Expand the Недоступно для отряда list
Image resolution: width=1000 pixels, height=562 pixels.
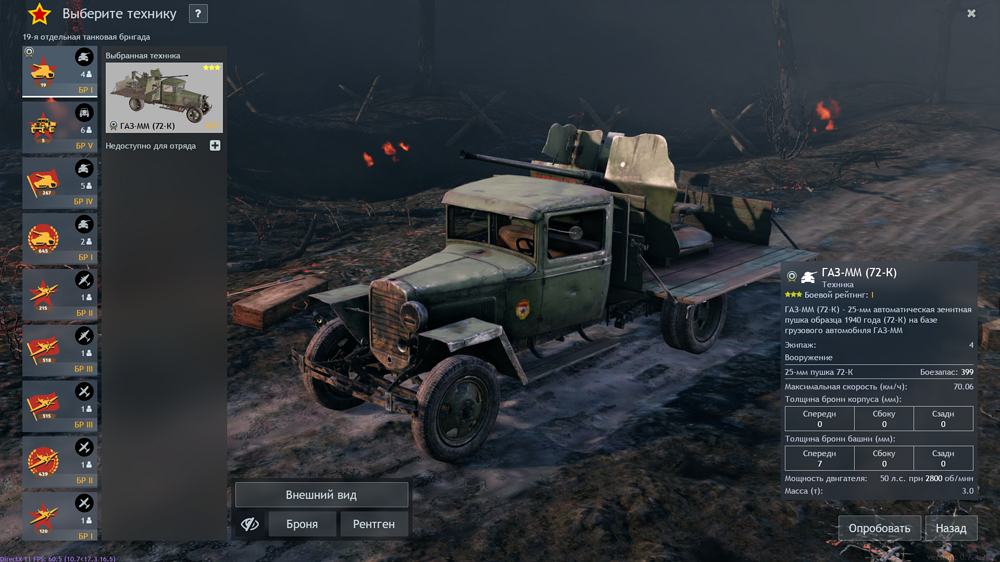(215, 146)
